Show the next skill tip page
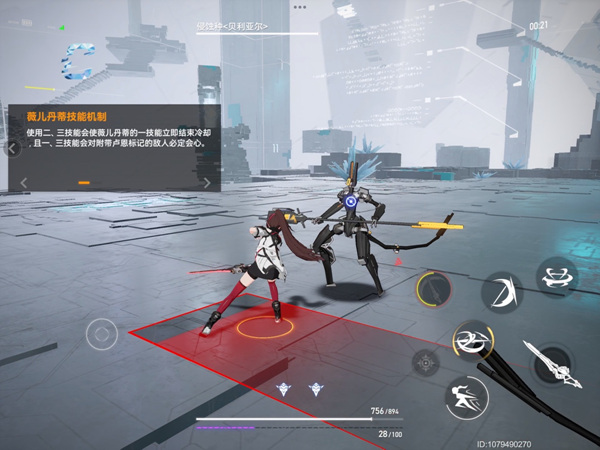The width and height of the screenshot is (600, 450). click(x=207, y=183)
